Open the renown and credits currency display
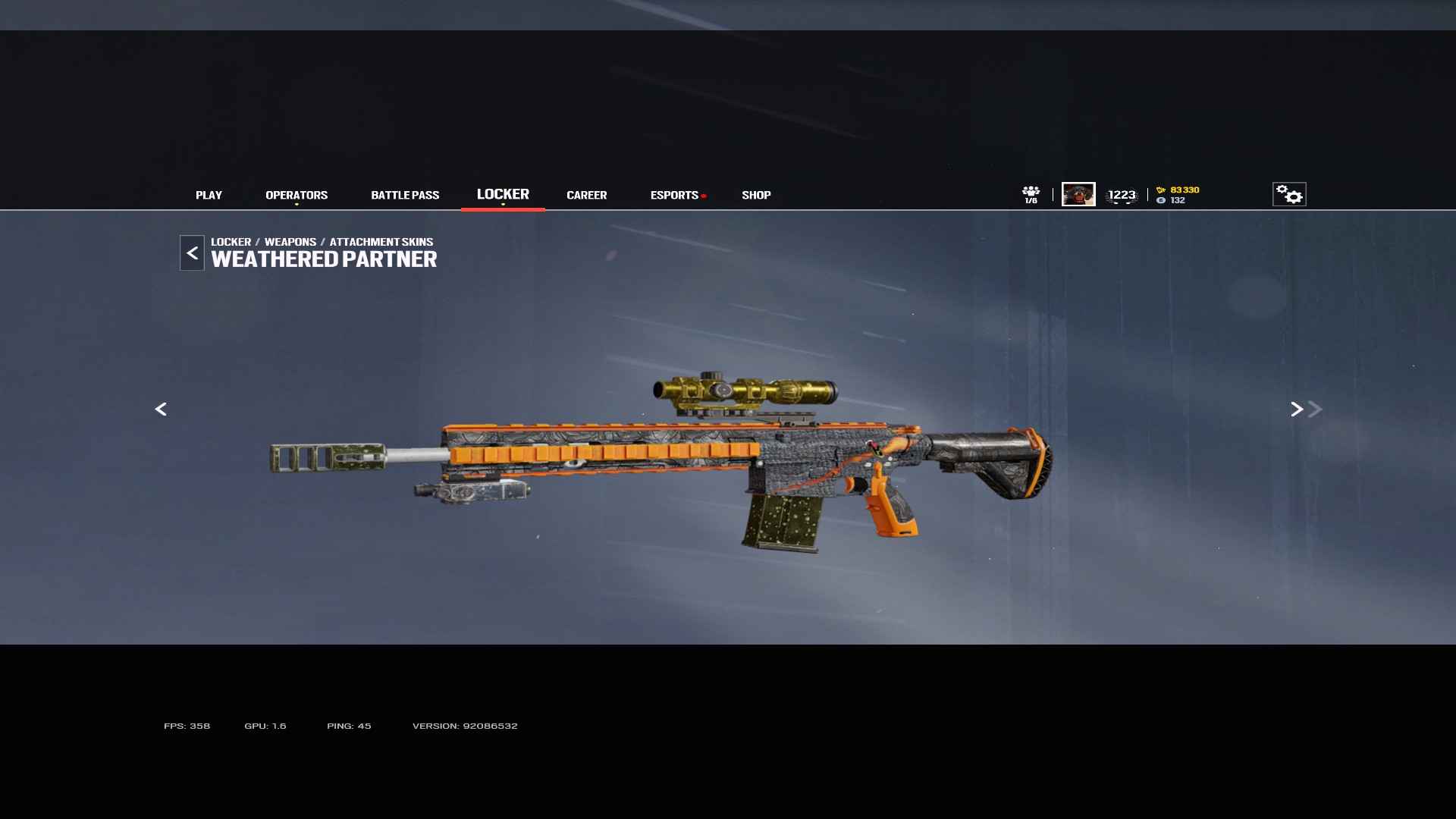 [x=1178, y=195]
